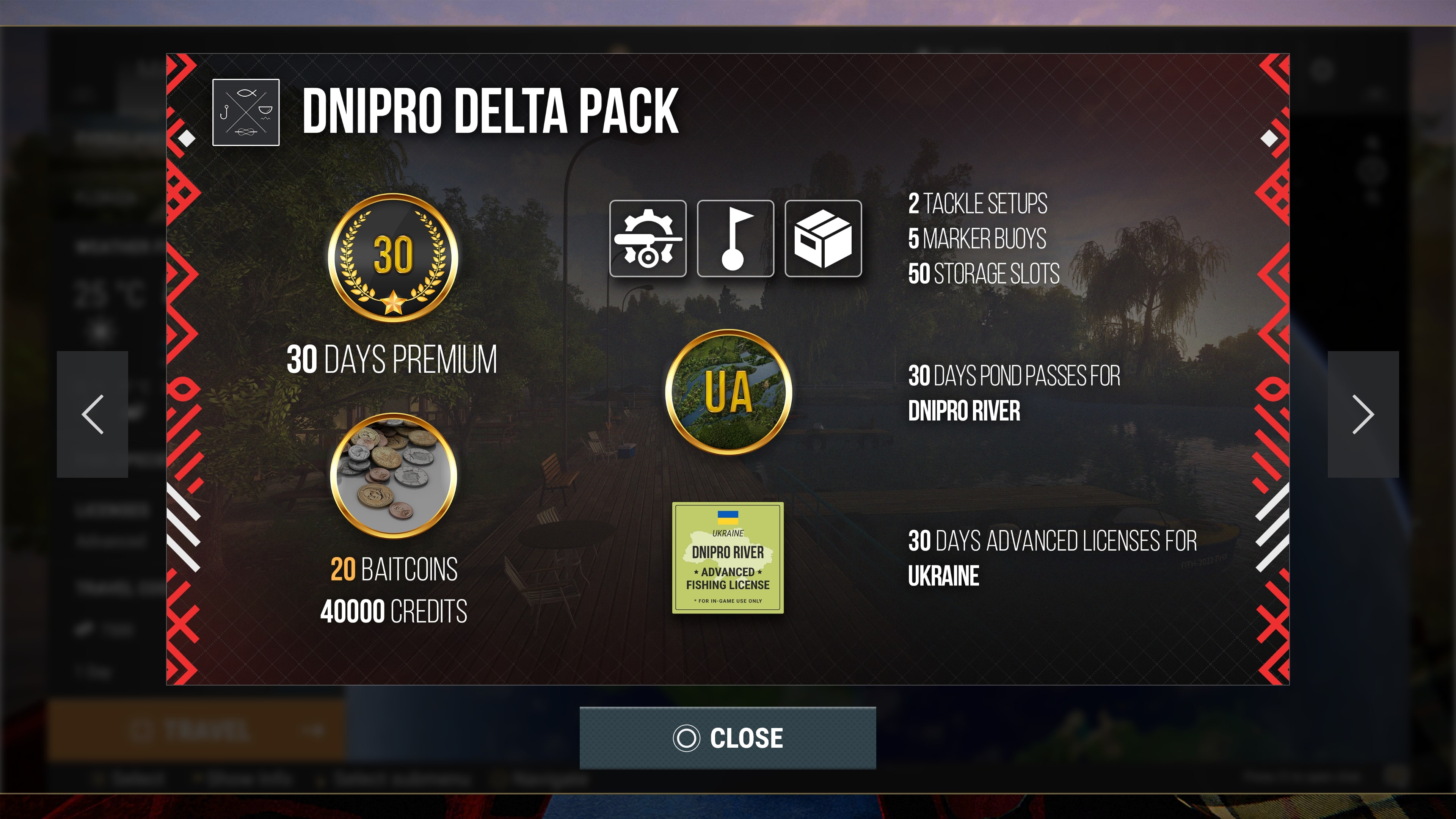The image size is (1456, 819).
Task: Click the tackle setups gear icon
Action: (648, 238)
